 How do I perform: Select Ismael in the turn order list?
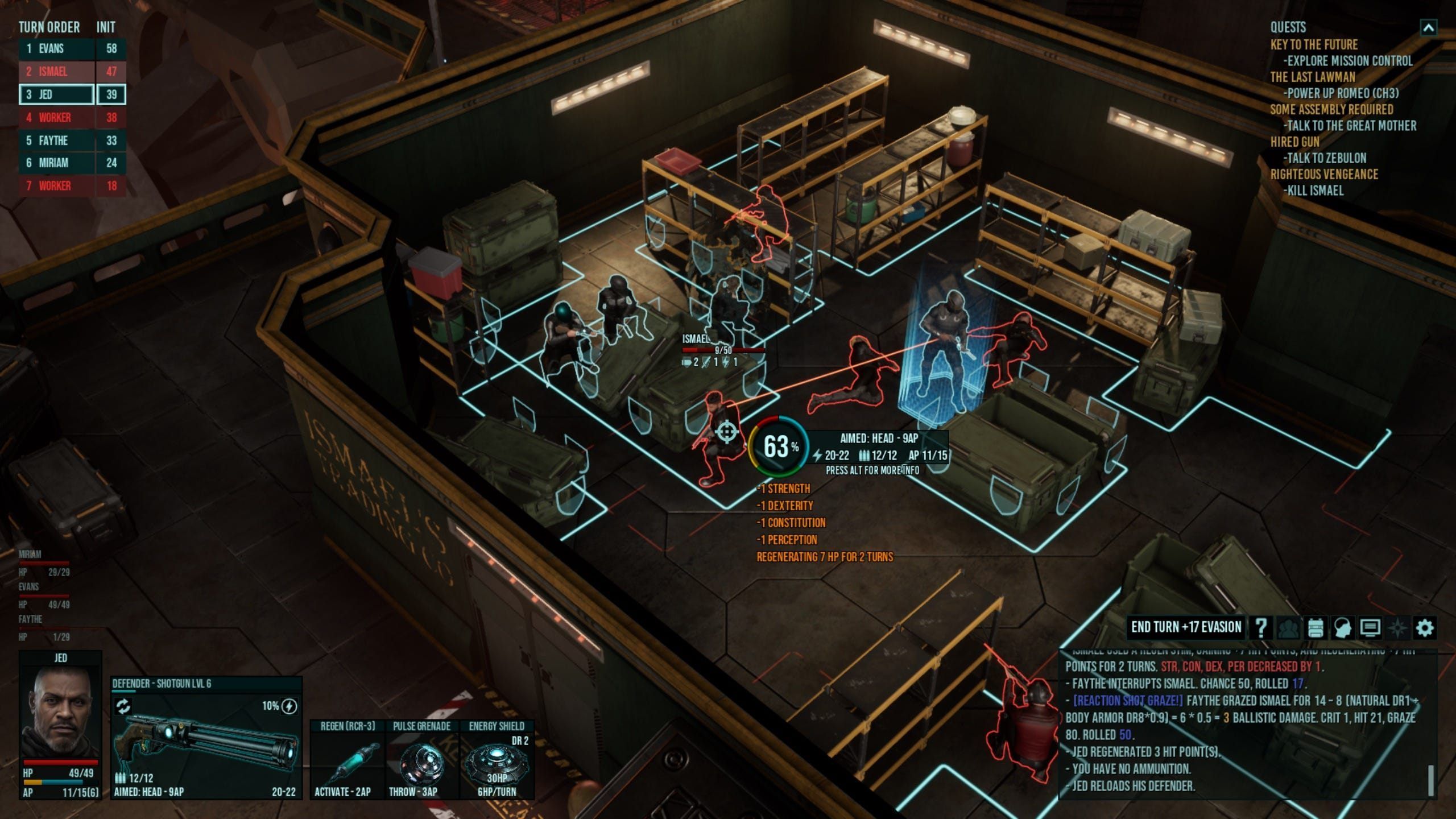pos(57,72)
